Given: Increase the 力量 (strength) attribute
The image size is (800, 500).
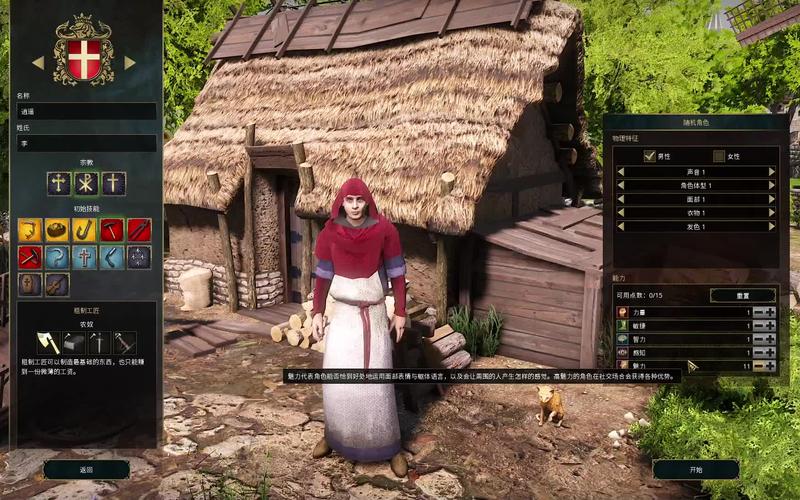Looking at the screenshot, I should pos(770,312).
